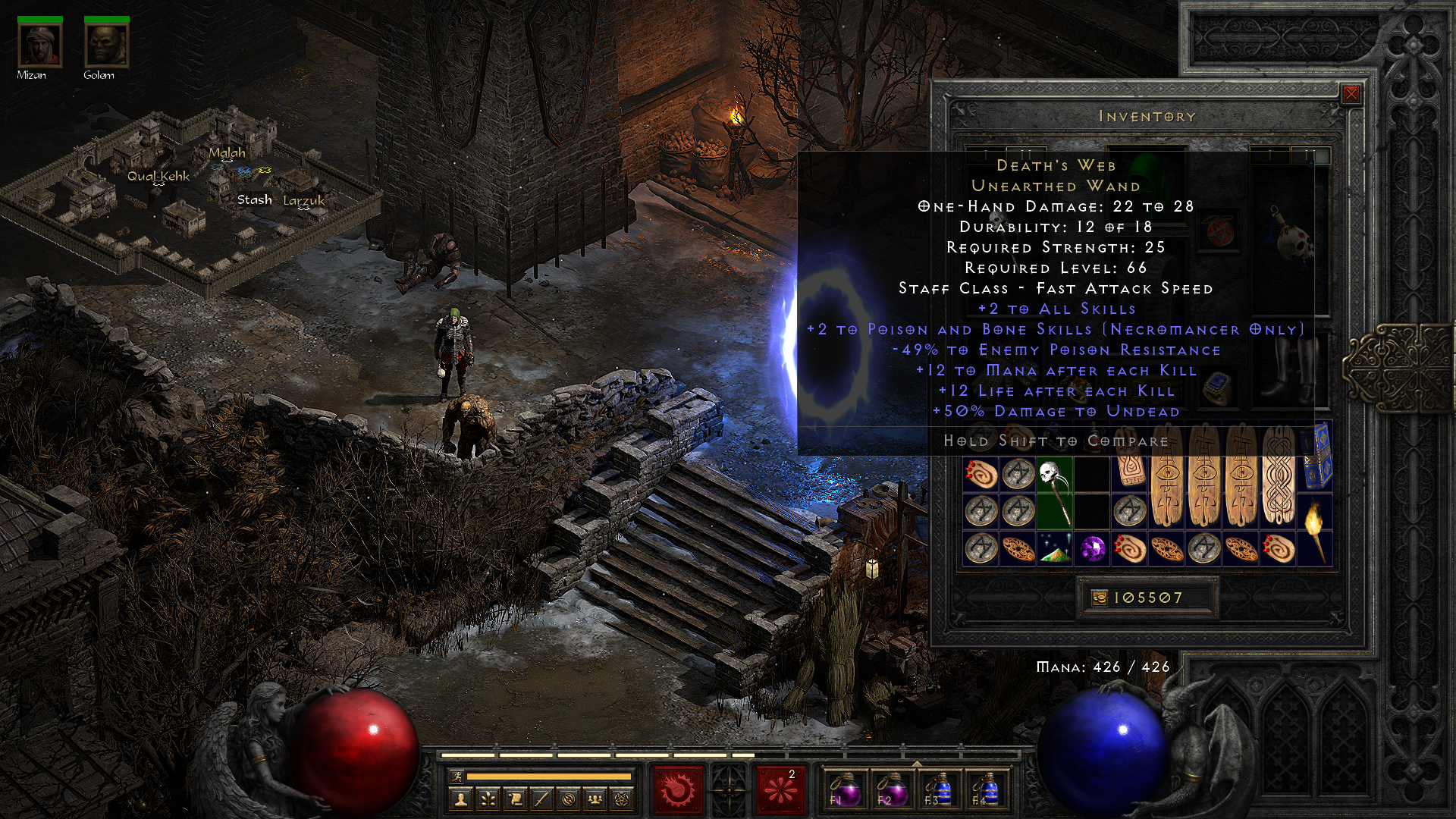Open the right-click skill selector

tap(780, 789)
